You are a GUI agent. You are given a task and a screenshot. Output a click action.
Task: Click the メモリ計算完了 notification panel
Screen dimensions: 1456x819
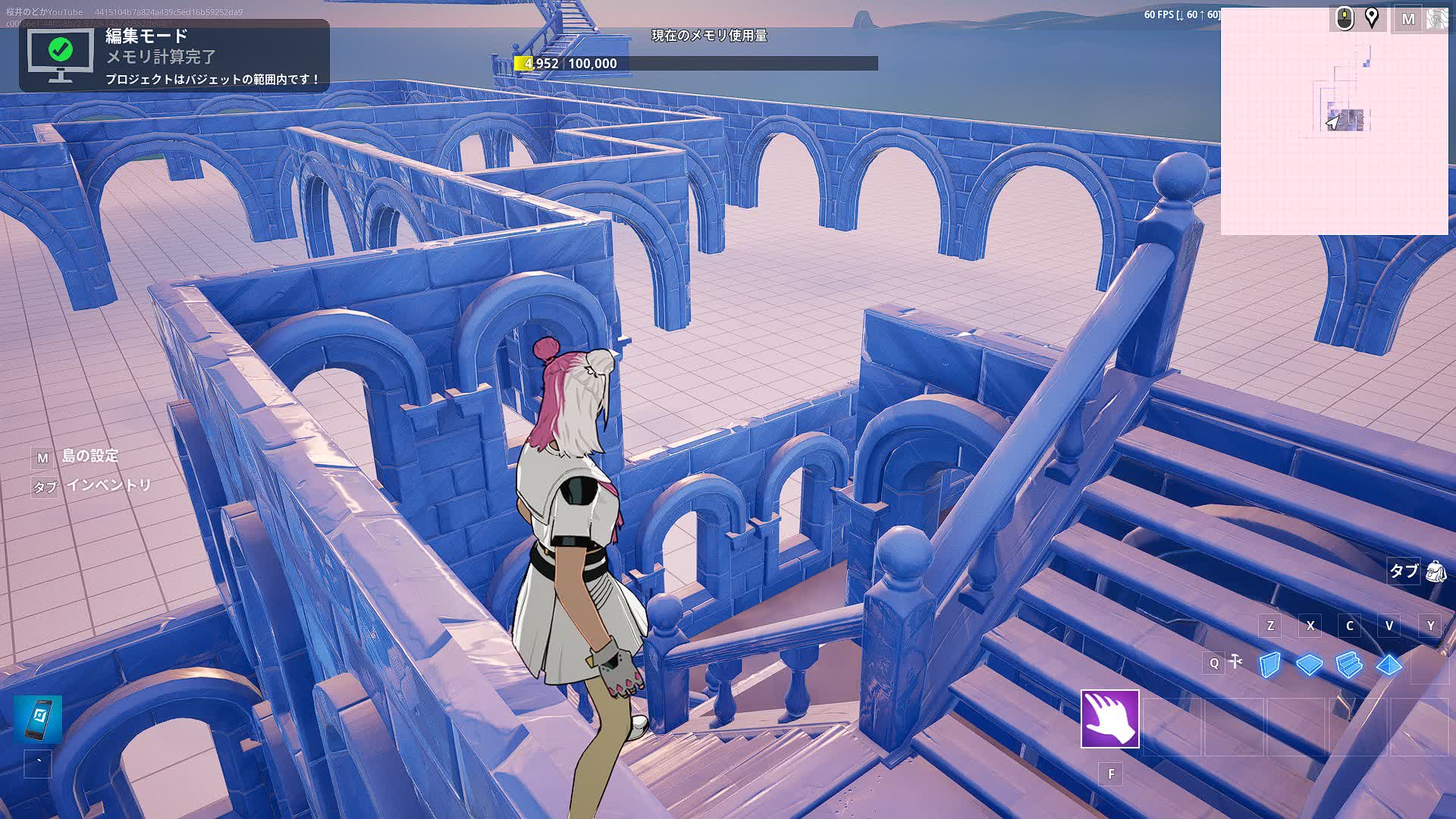174,56
